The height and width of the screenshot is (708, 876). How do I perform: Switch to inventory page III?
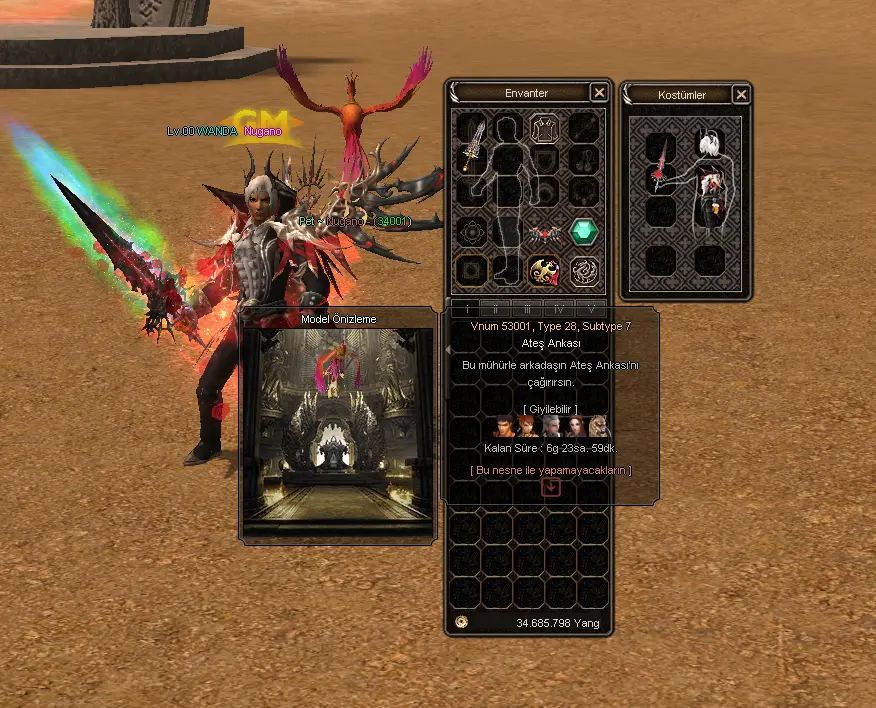(x=529, y=307)
